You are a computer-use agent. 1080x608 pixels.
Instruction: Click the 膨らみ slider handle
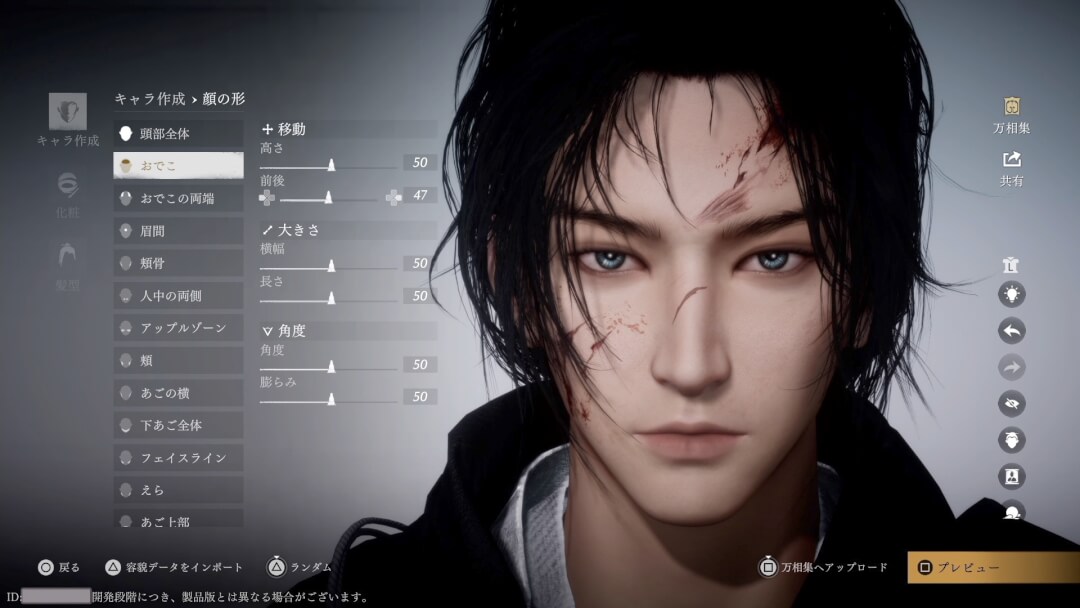(x=331, y=399)
